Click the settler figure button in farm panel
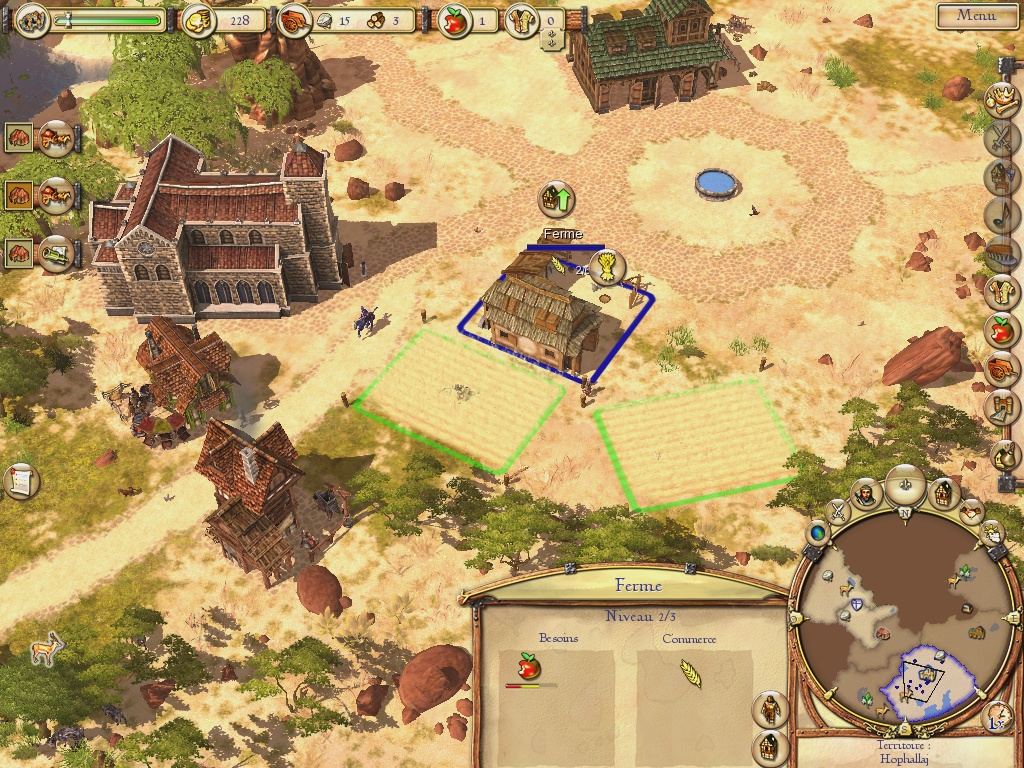 (x=769, y=709)
